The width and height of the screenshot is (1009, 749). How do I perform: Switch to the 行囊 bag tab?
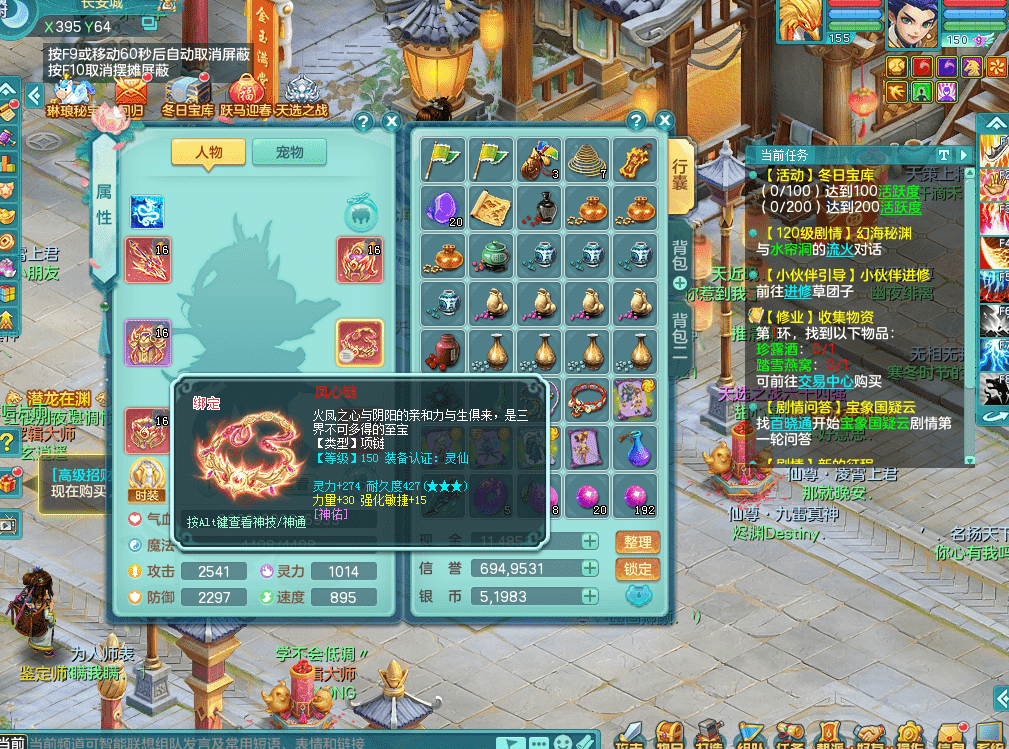point(679,176)
